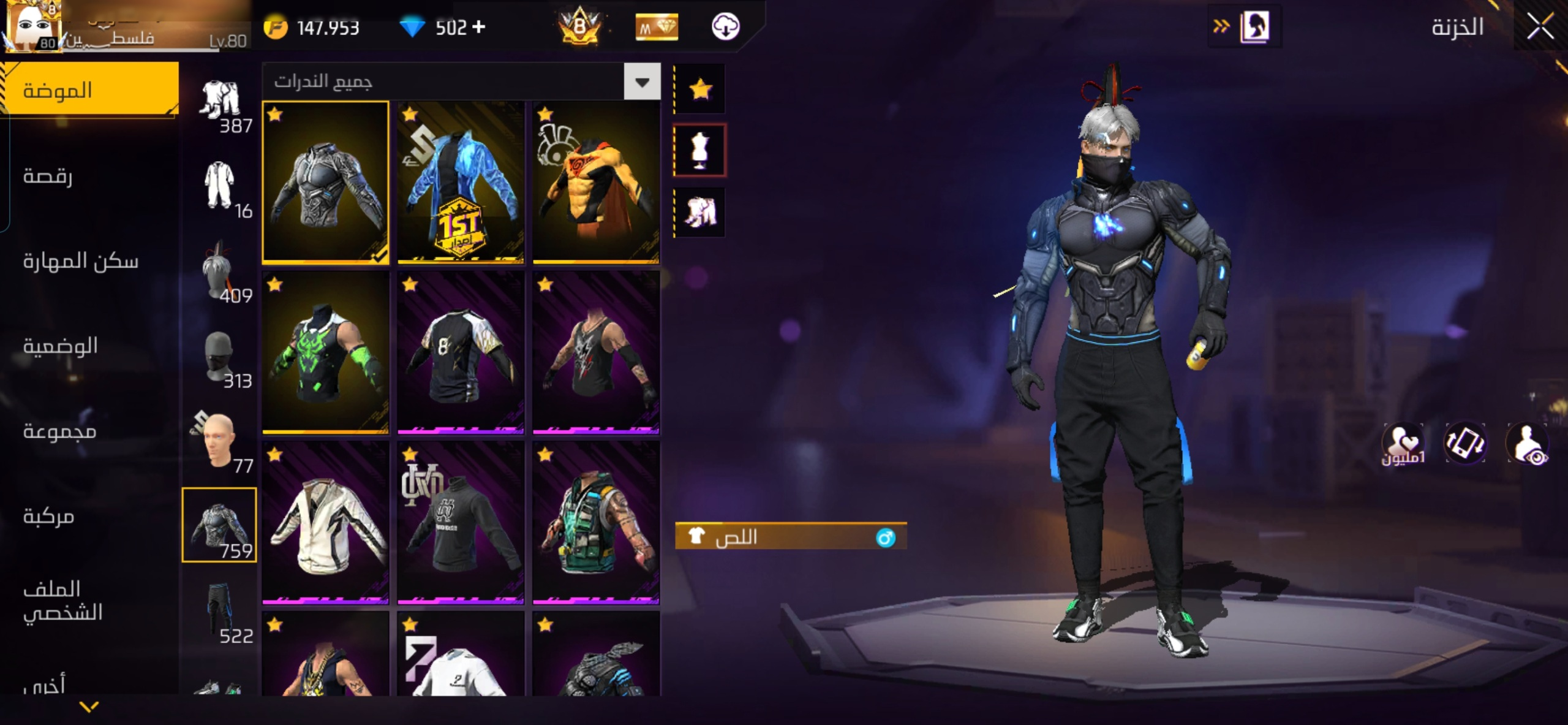The height and width of the screenshot is (725, 1568).
Task: Select the blue jacket 1ST top
Action: [461, 182]
